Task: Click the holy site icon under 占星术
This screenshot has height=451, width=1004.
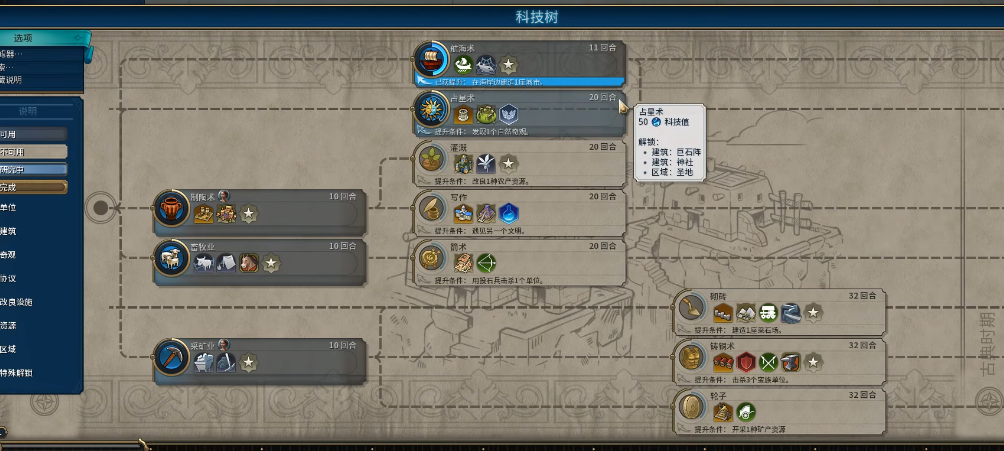Action: [x=508, y=115]
